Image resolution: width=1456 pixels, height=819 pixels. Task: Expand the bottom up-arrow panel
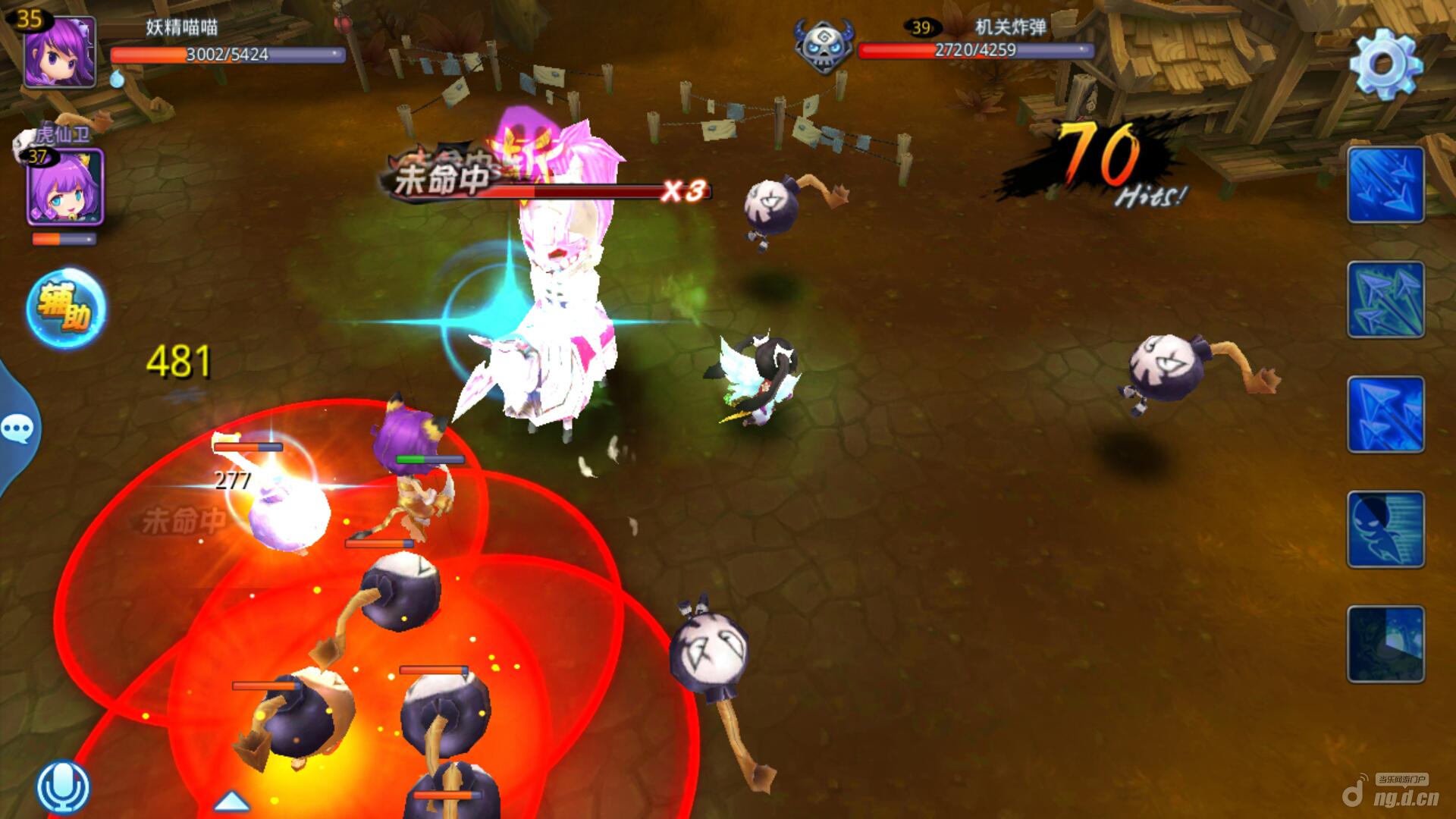point(231,800)
